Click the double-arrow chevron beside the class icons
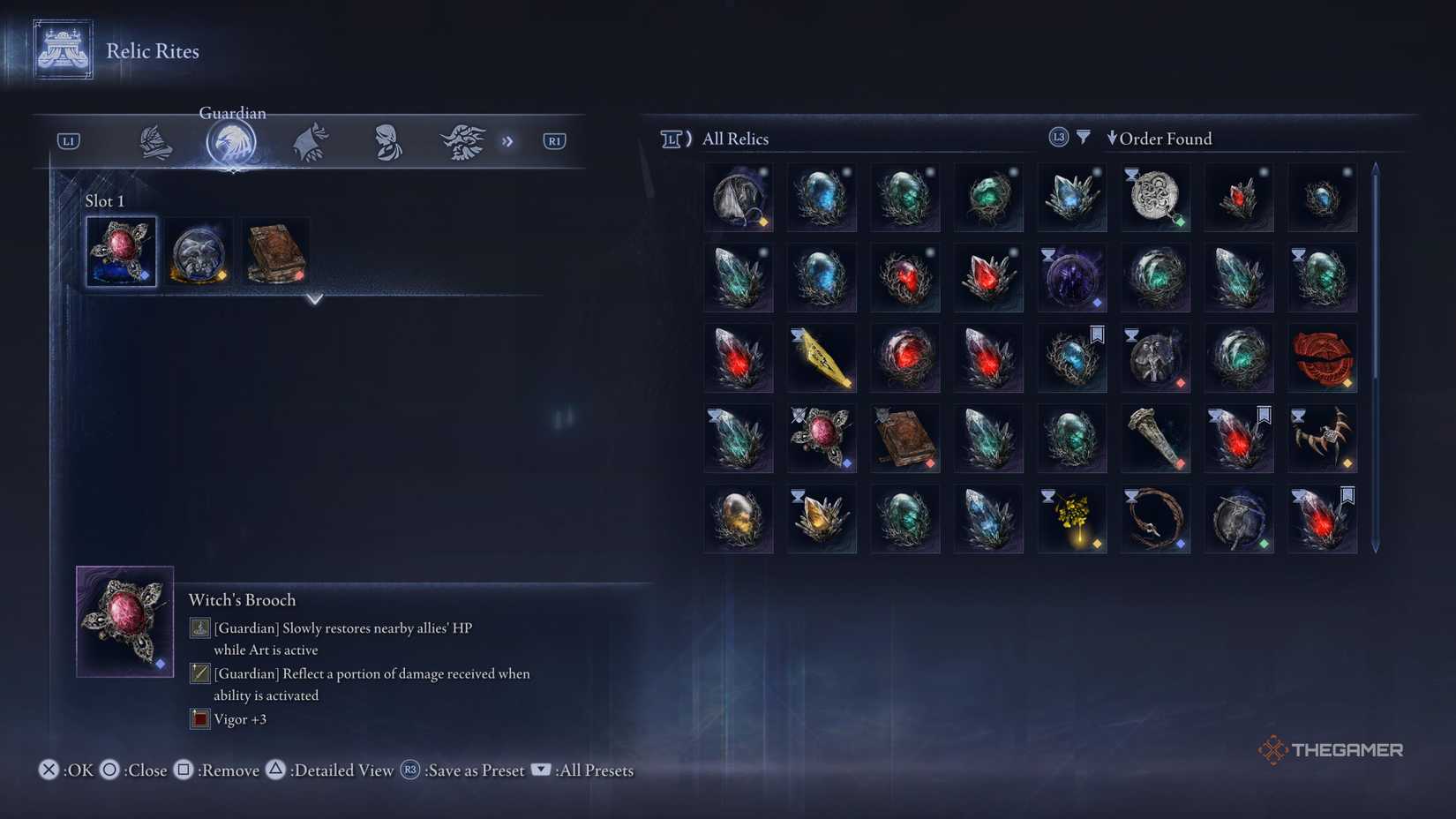This screenshot has height=819, width=1456. [x=508, y=140]
